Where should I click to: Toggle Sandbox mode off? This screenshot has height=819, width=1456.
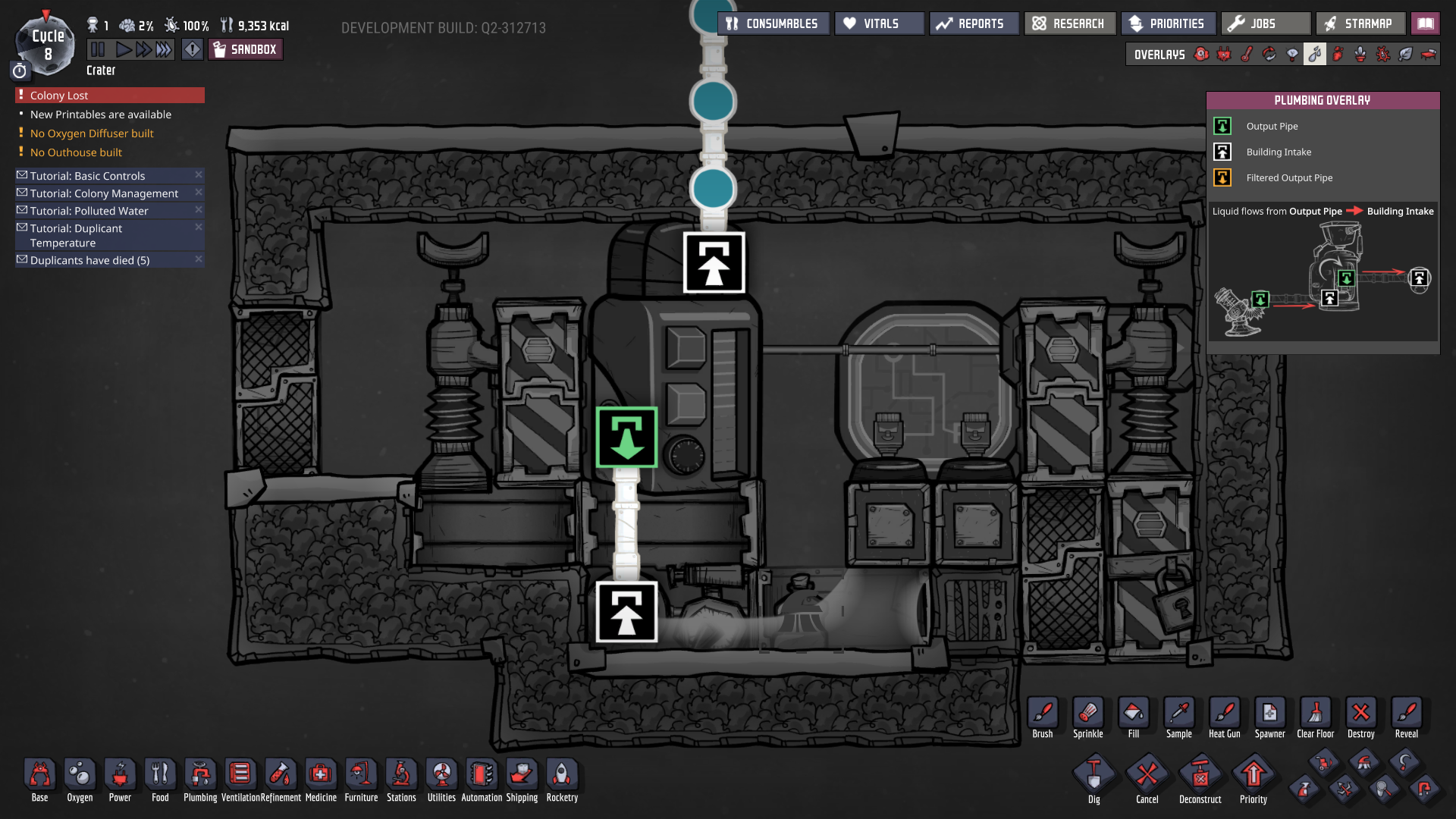[245, 49]
